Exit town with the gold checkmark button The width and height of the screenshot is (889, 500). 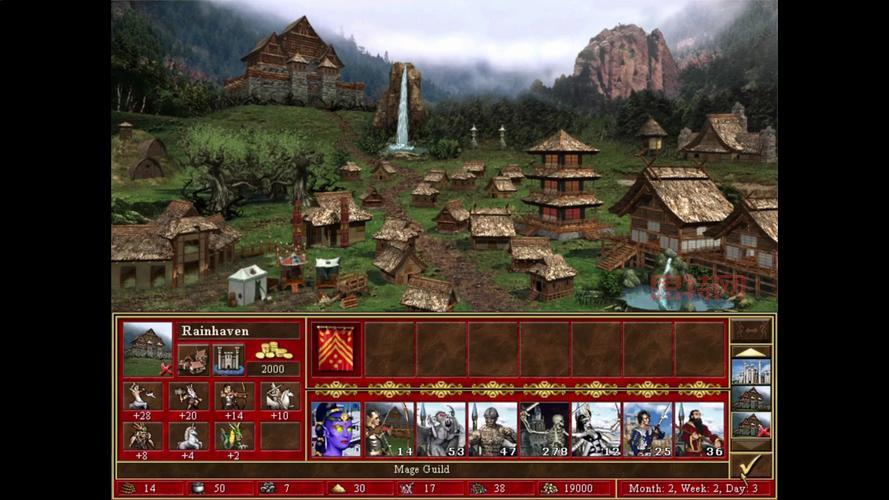point(751,465)
